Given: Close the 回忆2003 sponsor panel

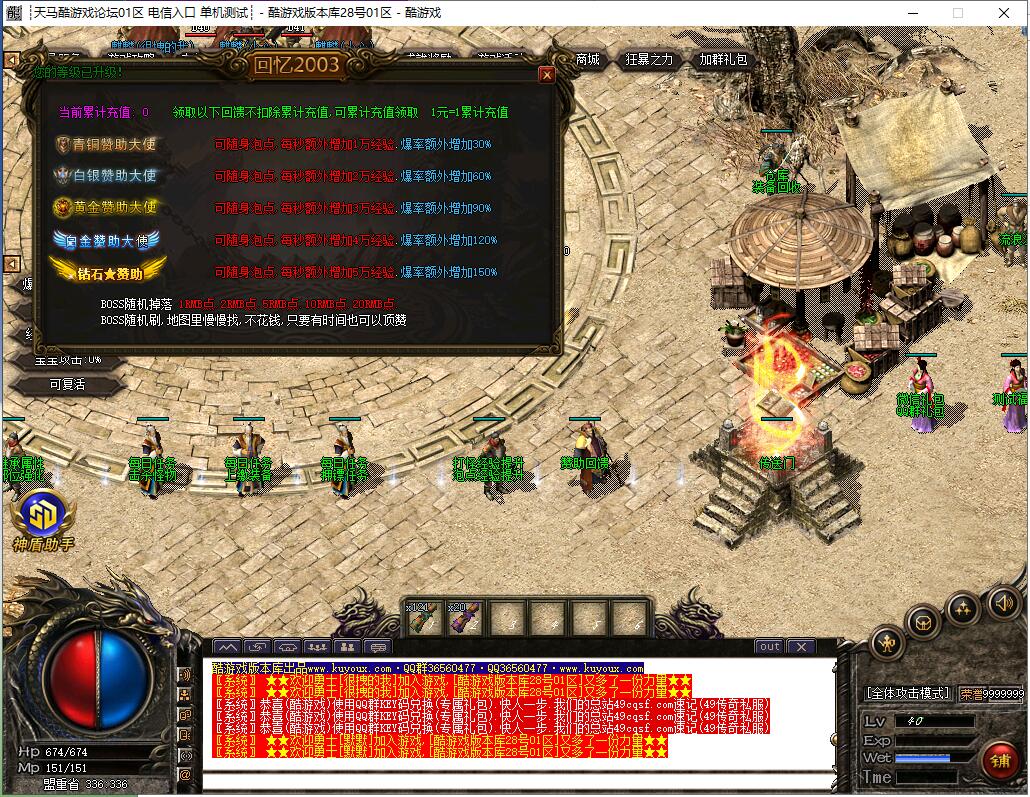Looking at the screenshot, I should 546,74.
